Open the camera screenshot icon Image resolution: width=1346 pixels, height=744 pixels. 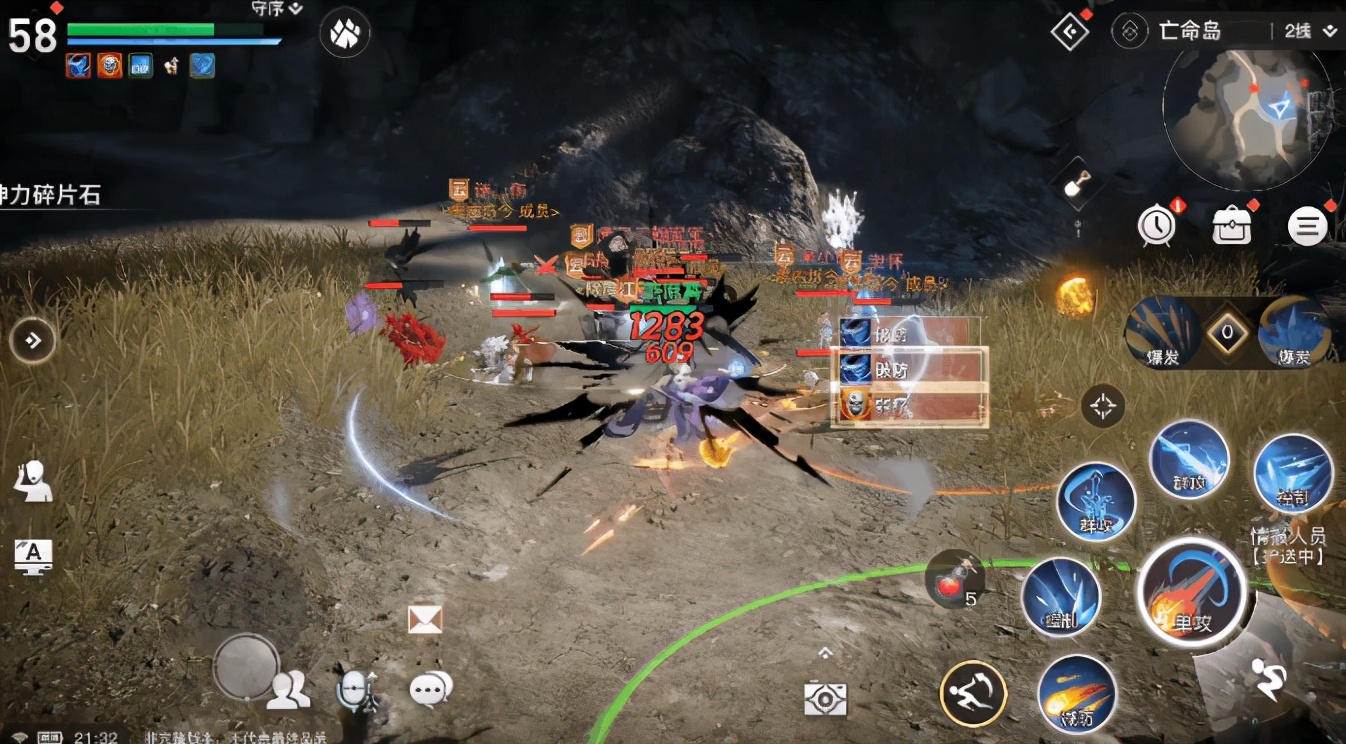825,698
